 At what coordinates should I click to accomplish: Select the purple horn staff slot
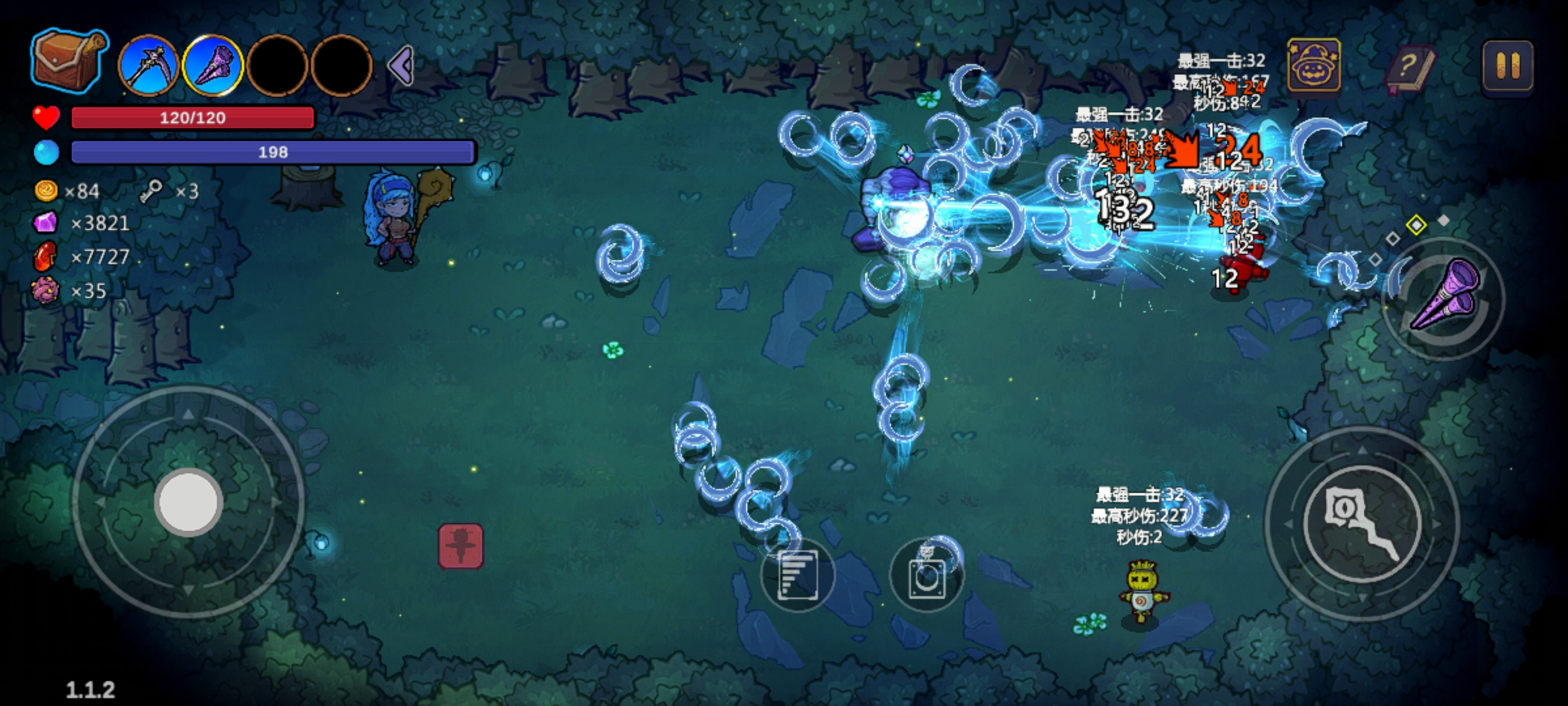click(x=213, y=66)
